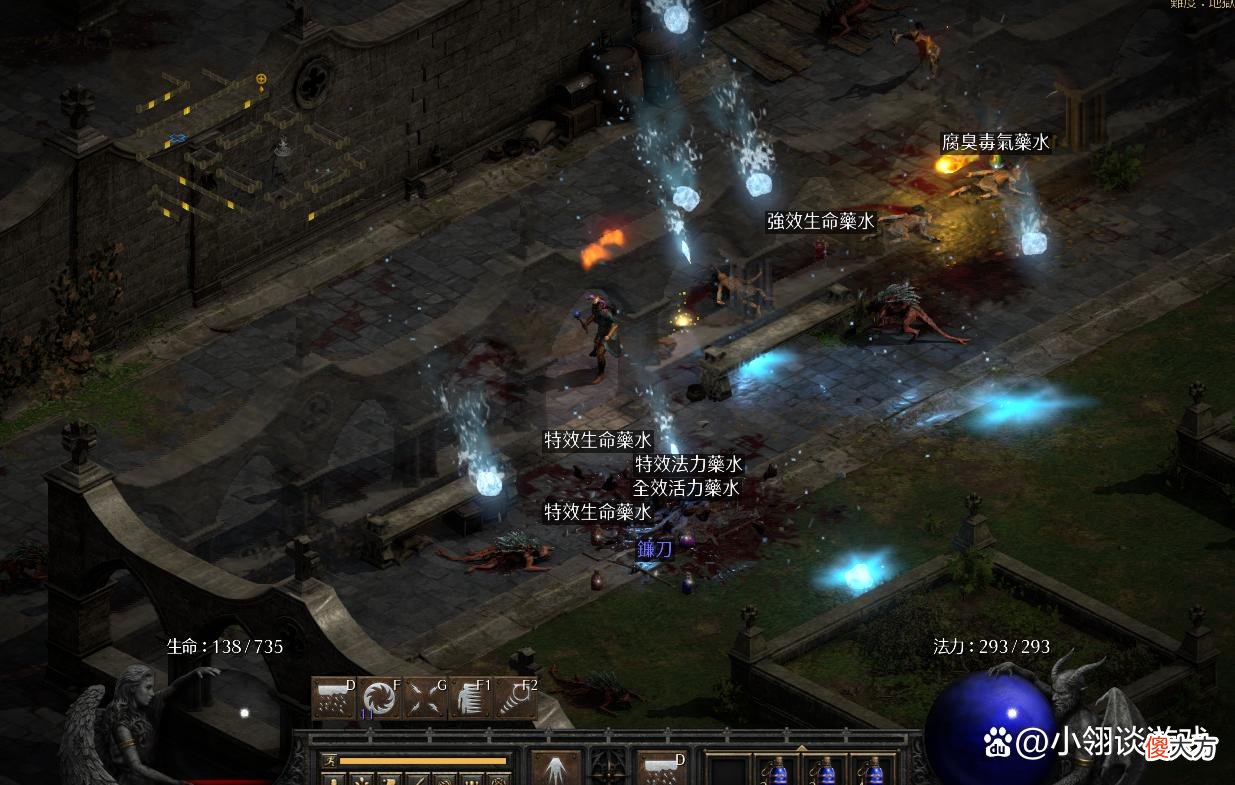Pick up the 強效生命藥水 item label

(821, 221)
